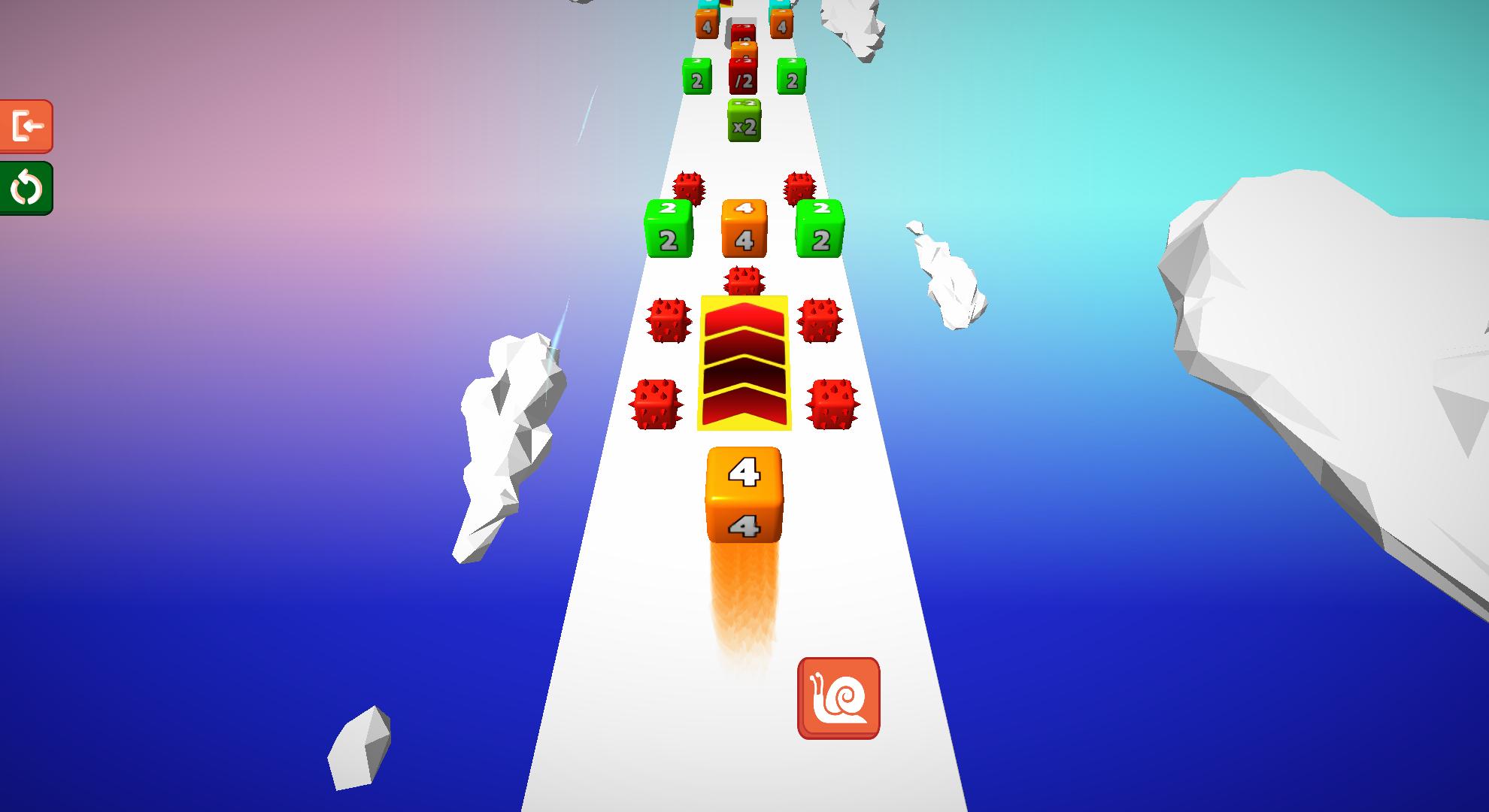Click the exit door icon

coord(28,125)
